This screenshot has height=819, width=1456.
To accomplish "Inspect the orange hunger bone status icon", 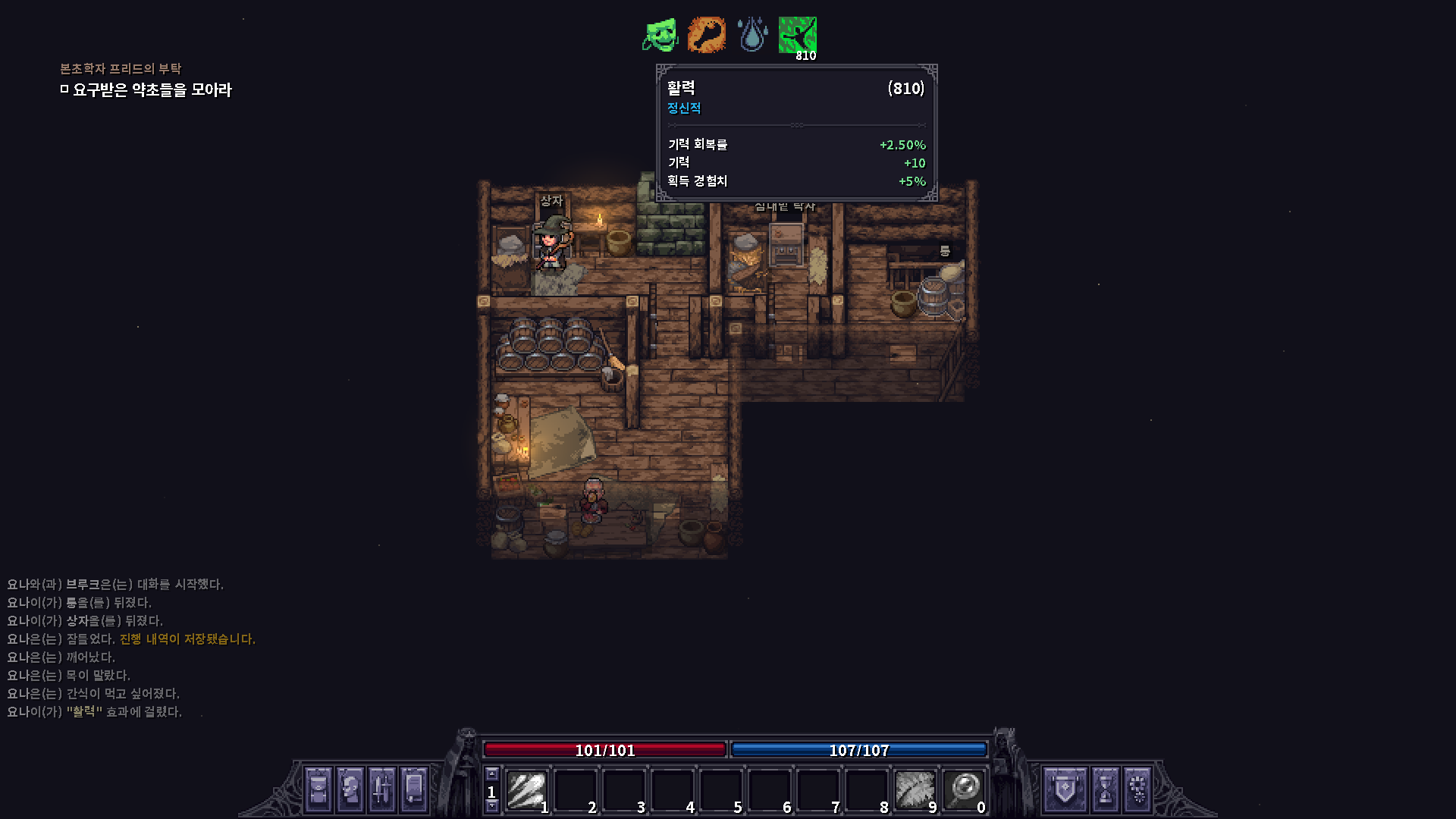I will (706, 35).
